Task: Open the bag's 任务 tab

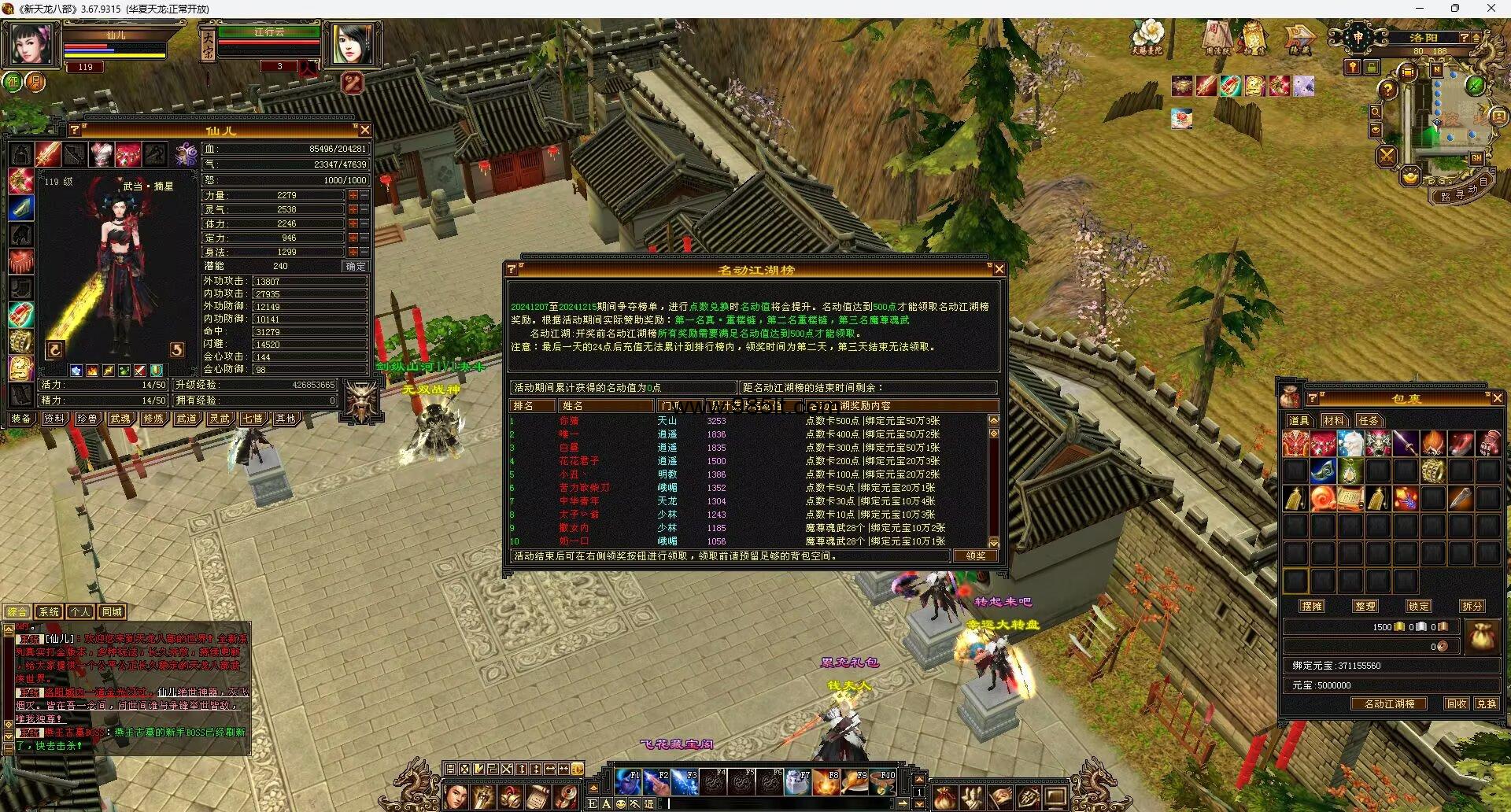Action: (x=1369, y=421)
